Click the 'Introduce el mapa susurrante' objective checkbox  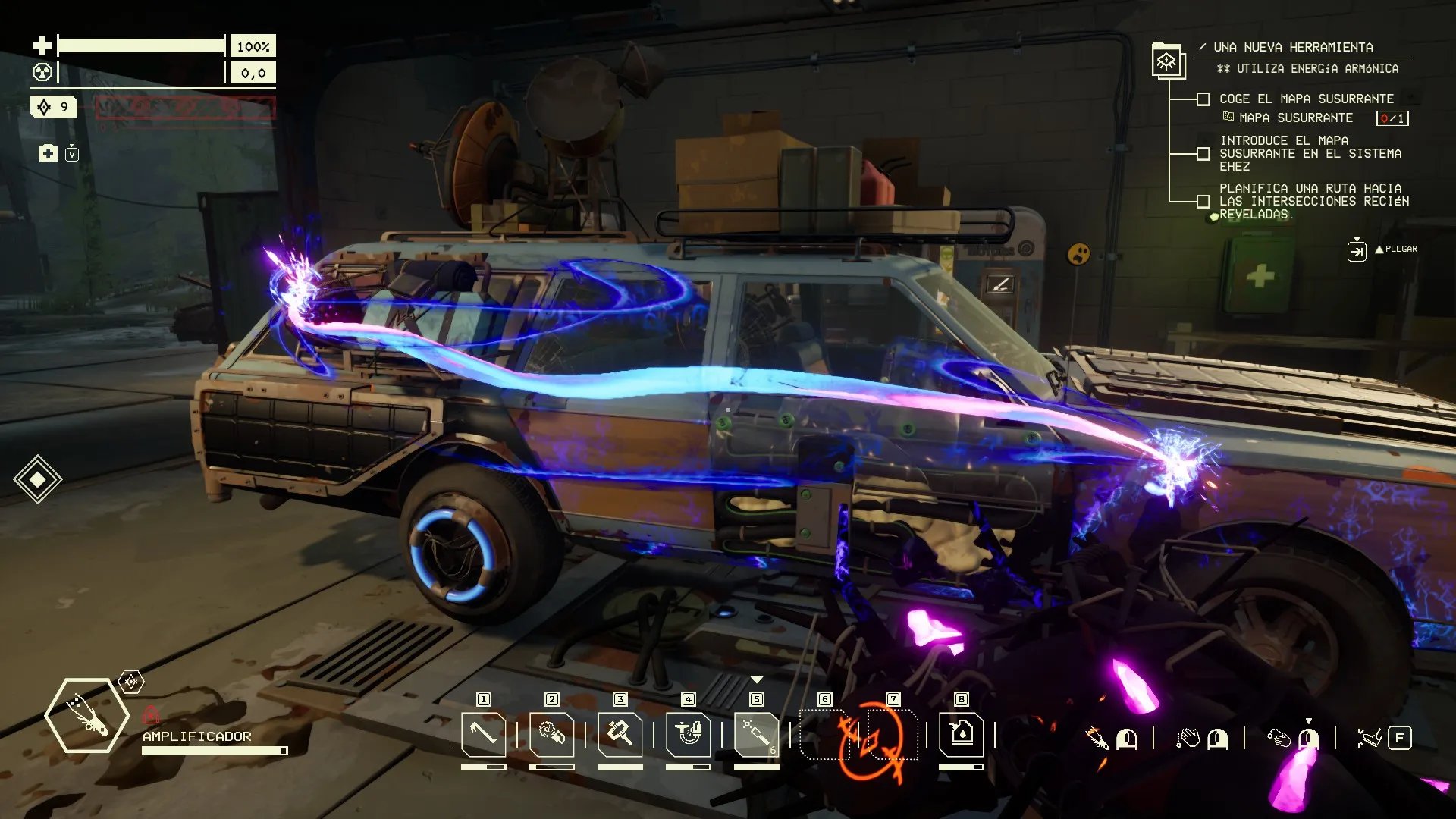pyautogui.click(x=1203, y=154)
